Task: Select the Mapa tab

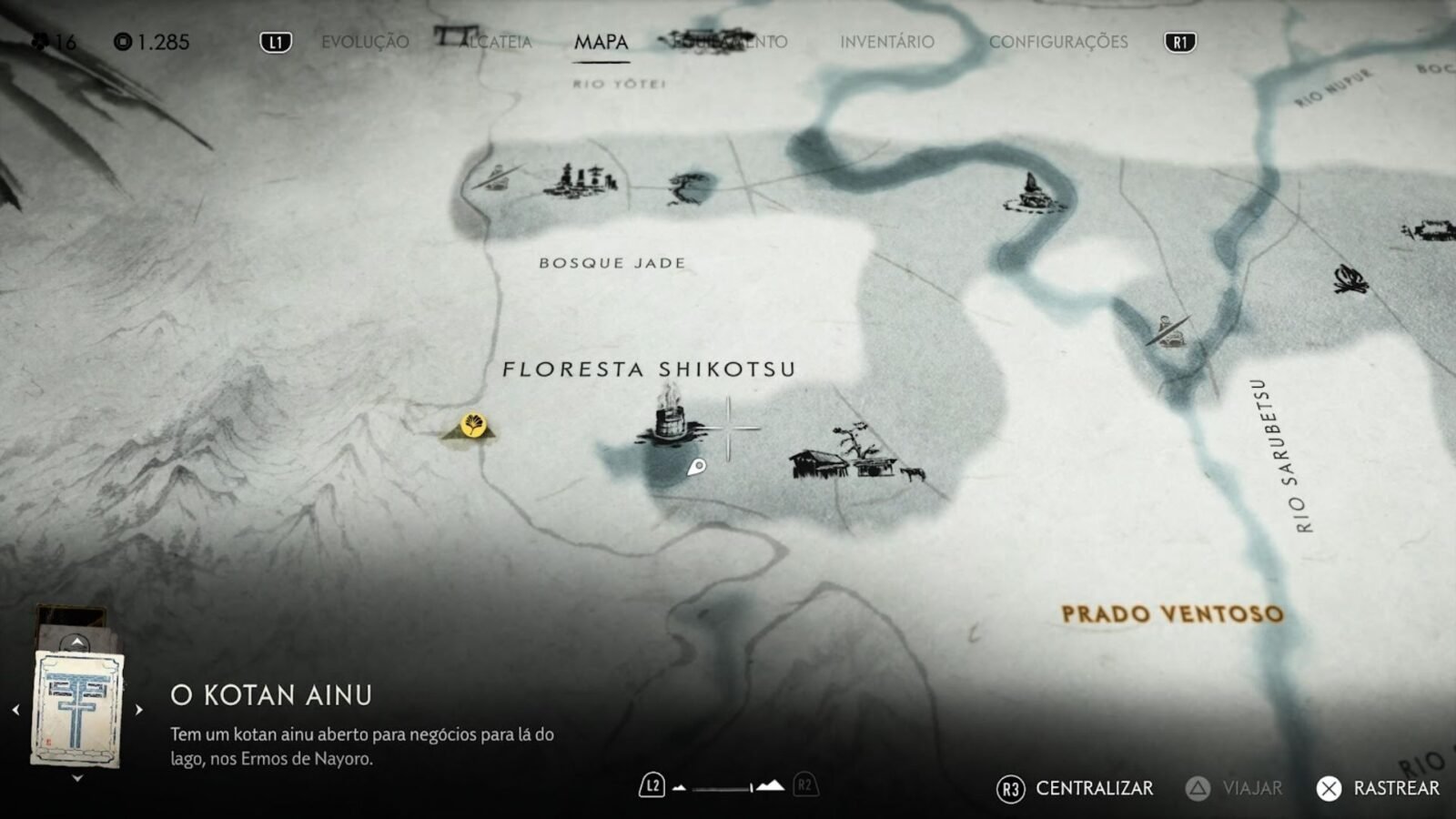Action: 601,42
